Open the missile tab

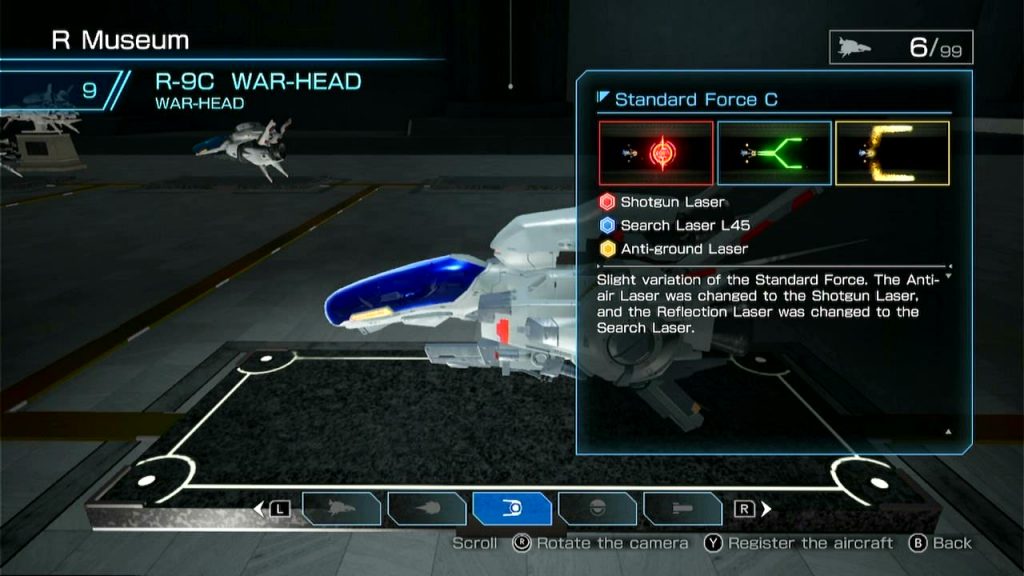click(683, 508)
